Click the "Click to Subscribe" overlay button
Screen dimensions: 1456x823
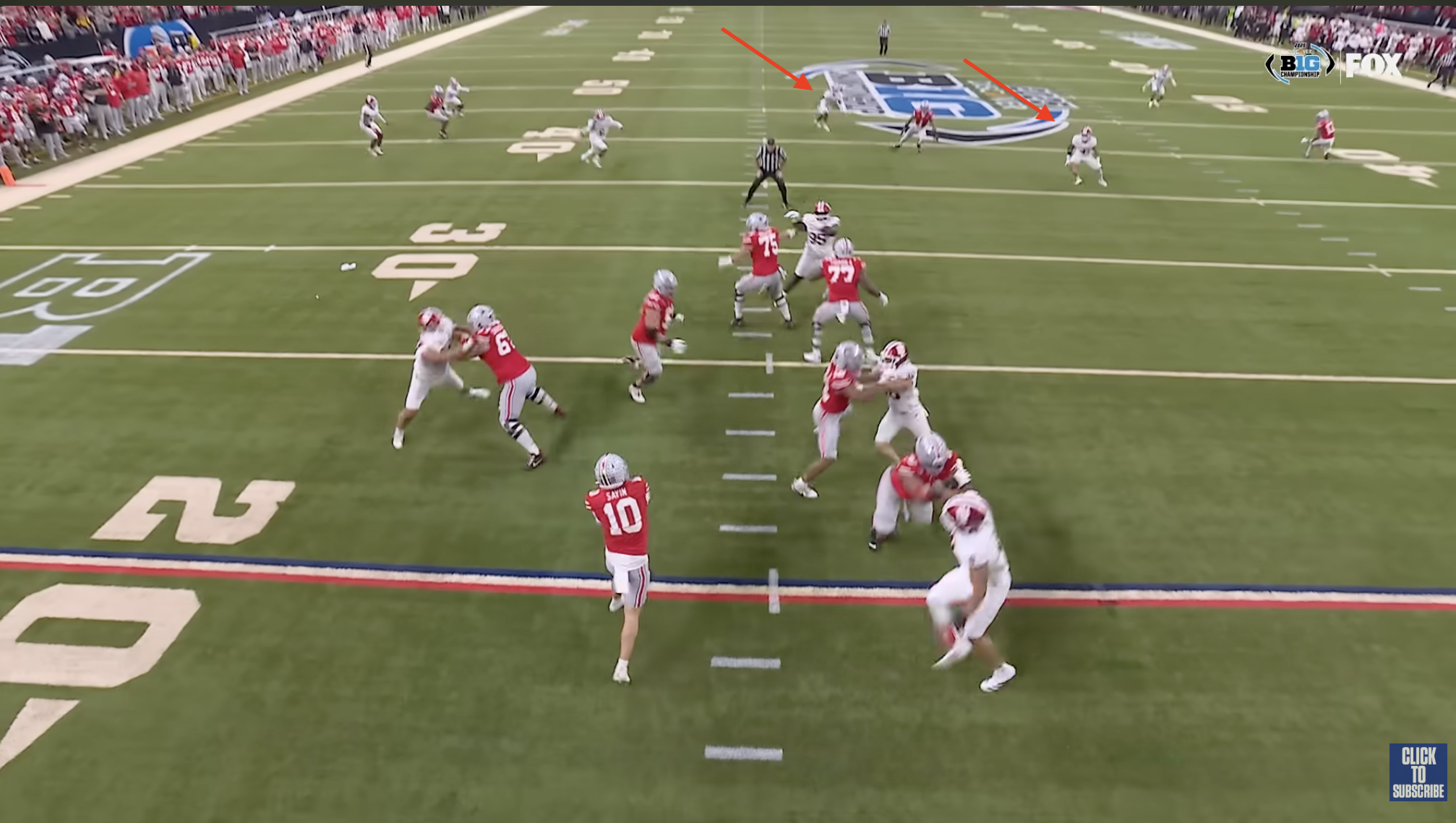pyautogui.click(x=1418, y=772)
